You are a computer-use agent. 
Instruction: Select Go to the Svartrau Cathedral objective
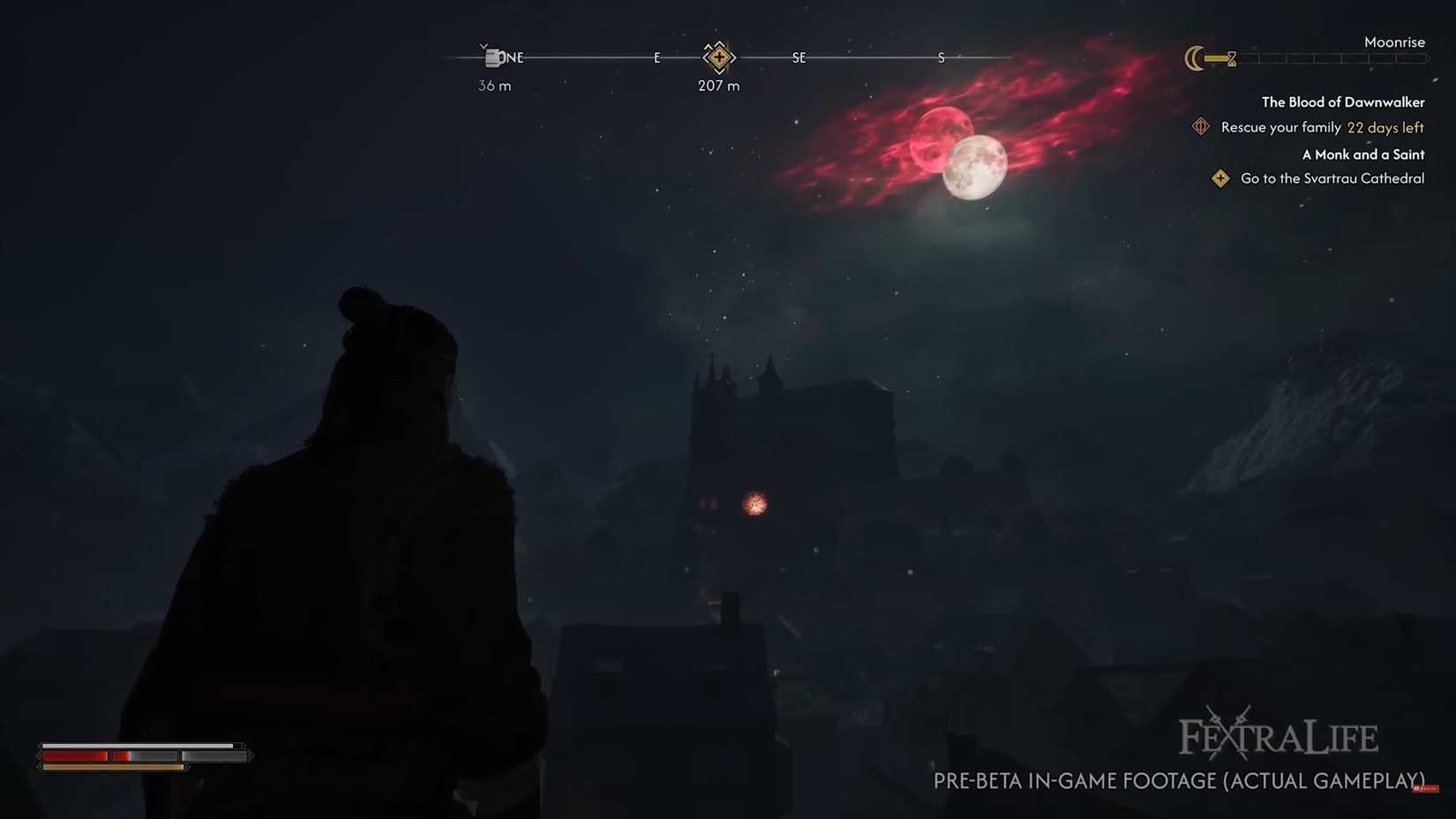1332,179
